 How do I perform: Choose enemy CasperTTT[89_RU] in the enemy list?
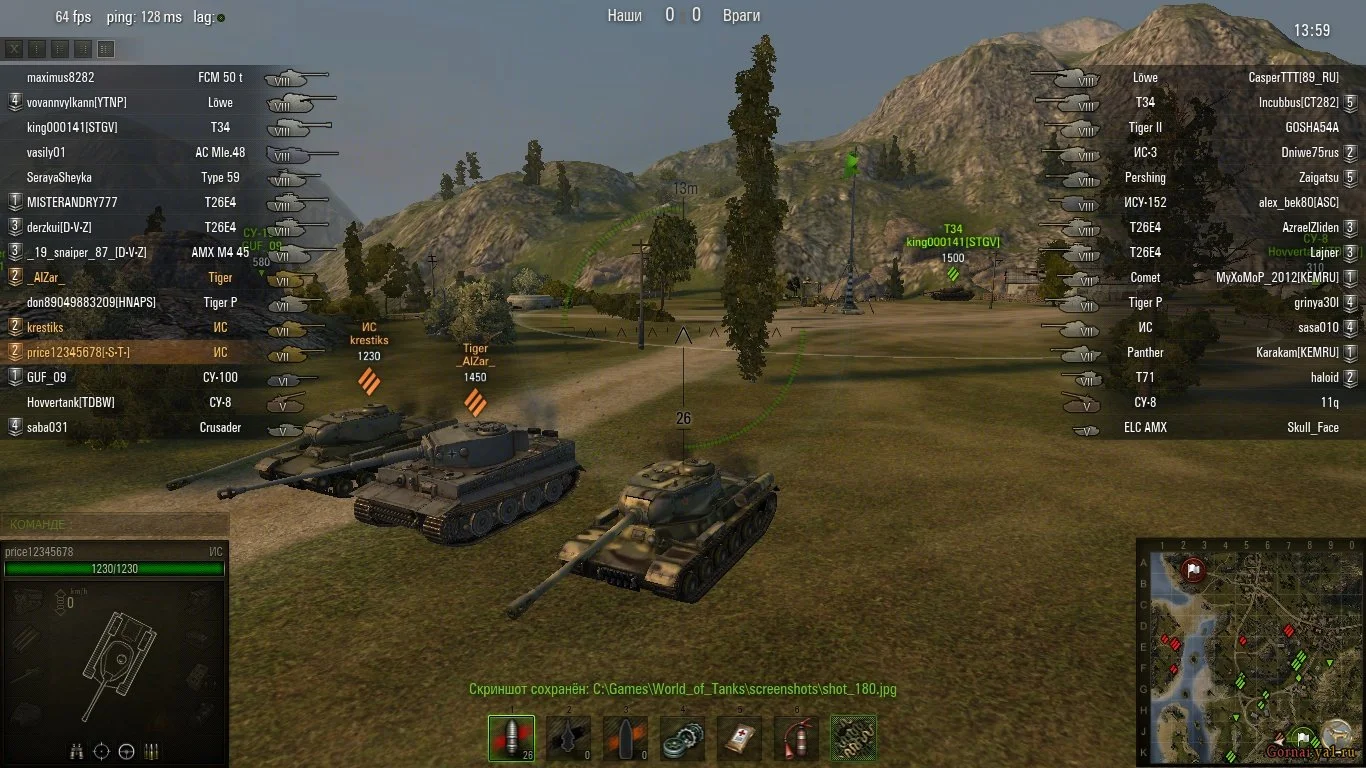tap(1293, 77)
